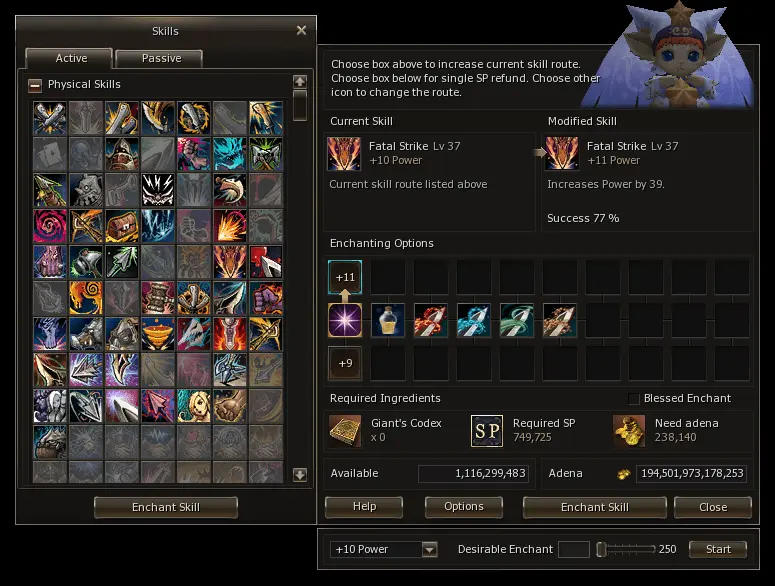Click the Desirable Enchant input field
775x586 pixels.
[x=574, y=549]
